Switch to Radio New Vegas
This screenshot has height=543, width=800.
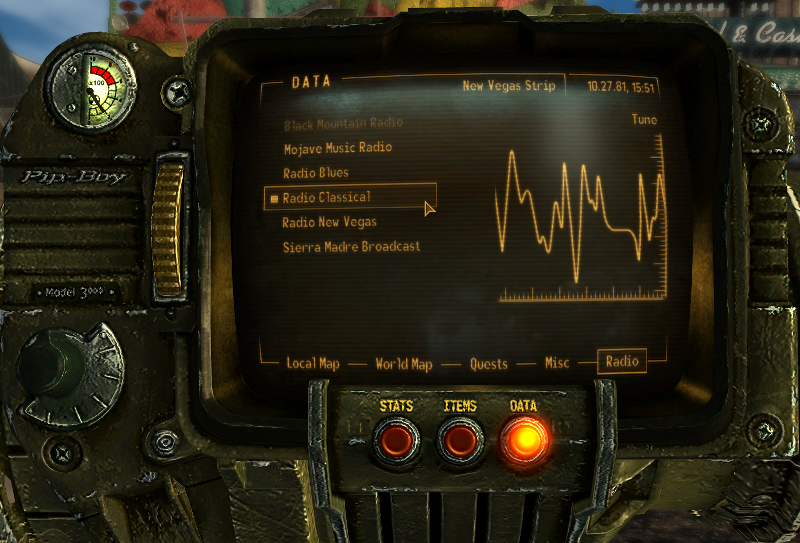329,222
